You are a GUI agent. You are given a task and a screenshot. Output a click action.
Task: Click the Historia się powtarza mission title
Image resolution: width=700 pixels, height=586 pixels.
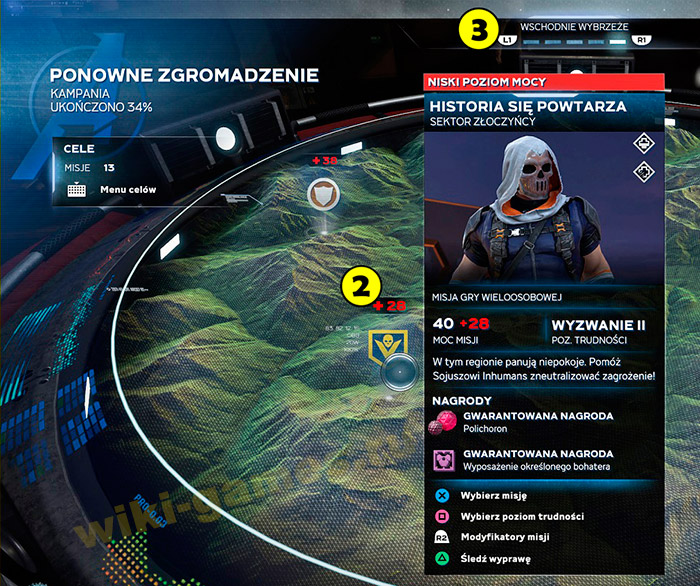pos(527,106)
